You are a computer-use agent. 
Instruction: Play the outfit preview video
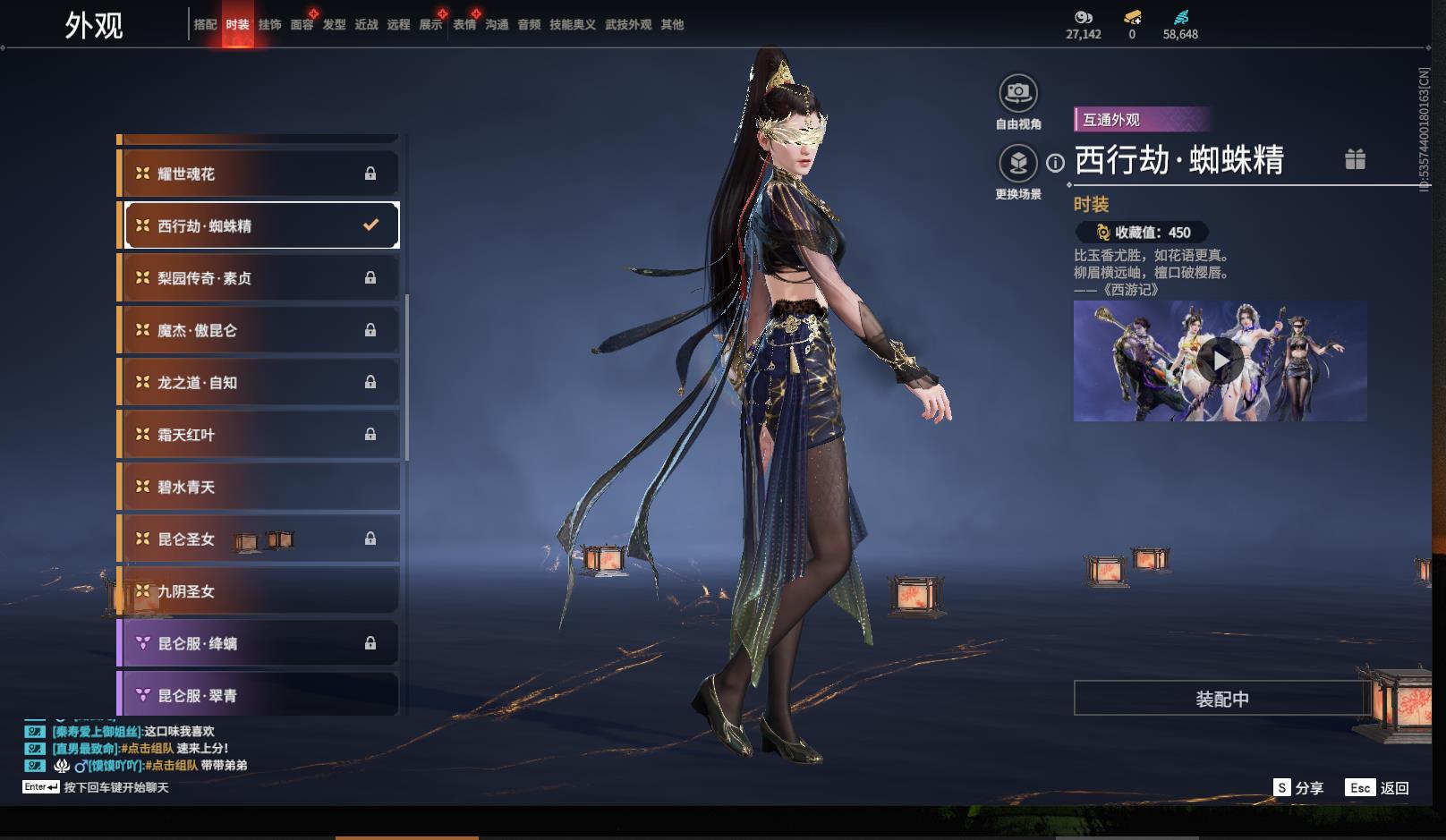(x=1220, y=361)
